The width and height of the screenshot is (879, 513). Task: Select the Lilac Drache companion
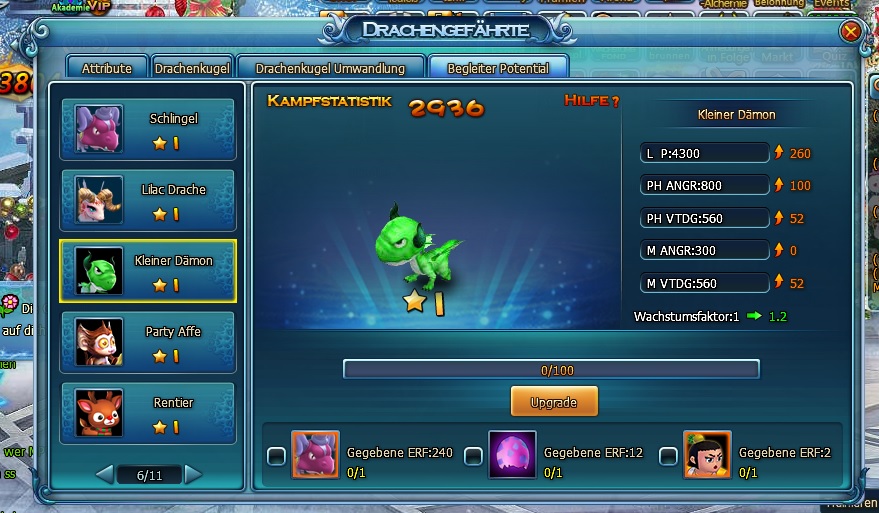[x=148, y=200]
